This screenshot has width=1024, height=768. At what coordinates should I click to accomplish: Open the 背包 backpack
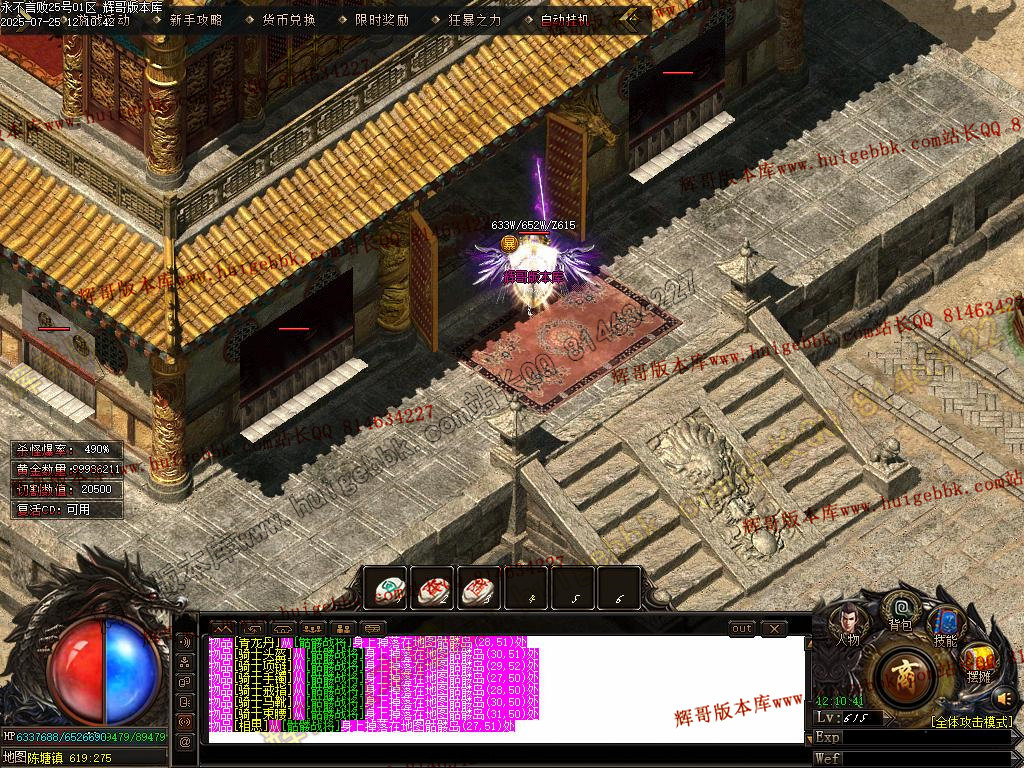(901, 612)
